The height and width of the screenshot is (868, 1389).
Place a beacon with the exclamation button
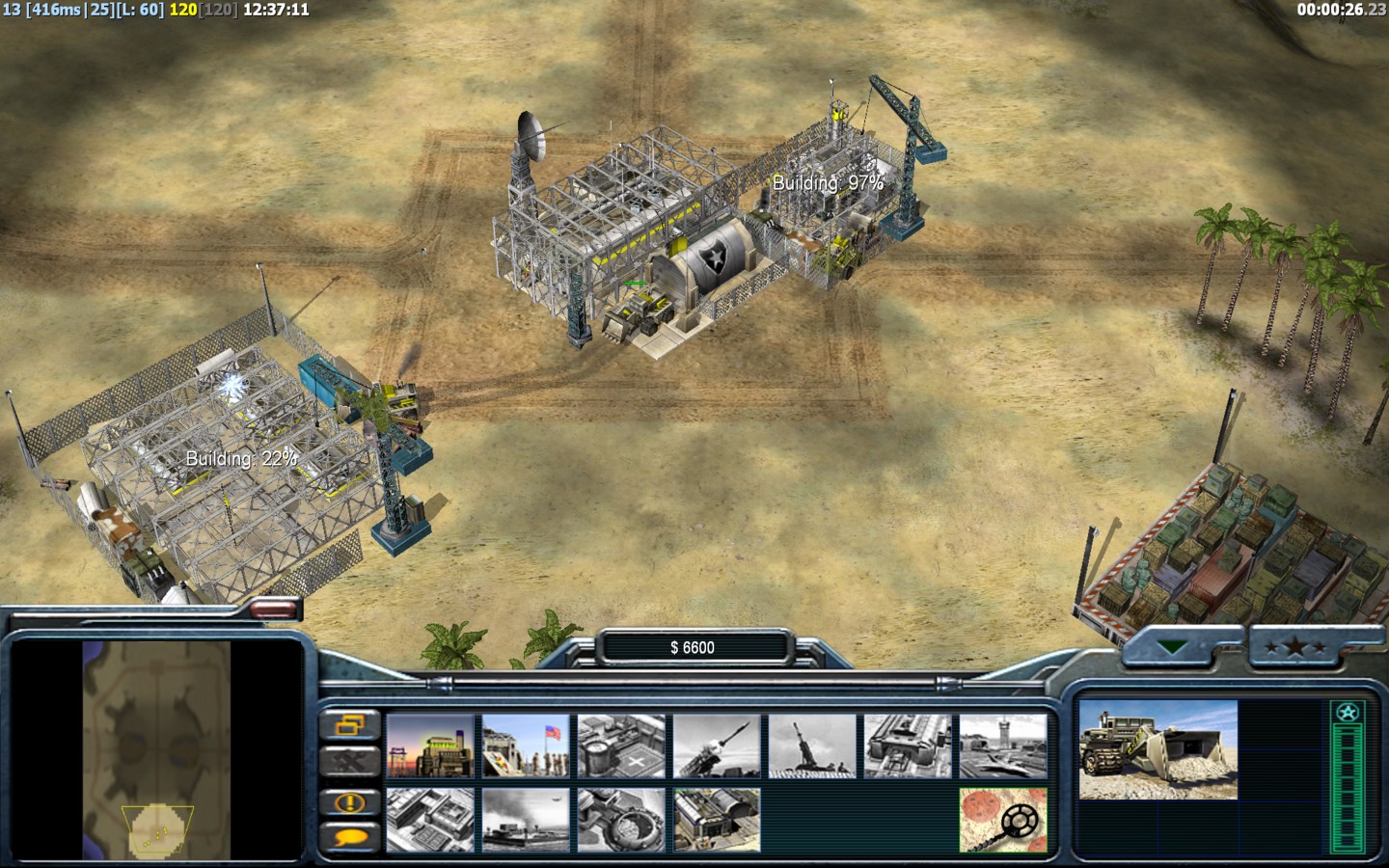348,801
